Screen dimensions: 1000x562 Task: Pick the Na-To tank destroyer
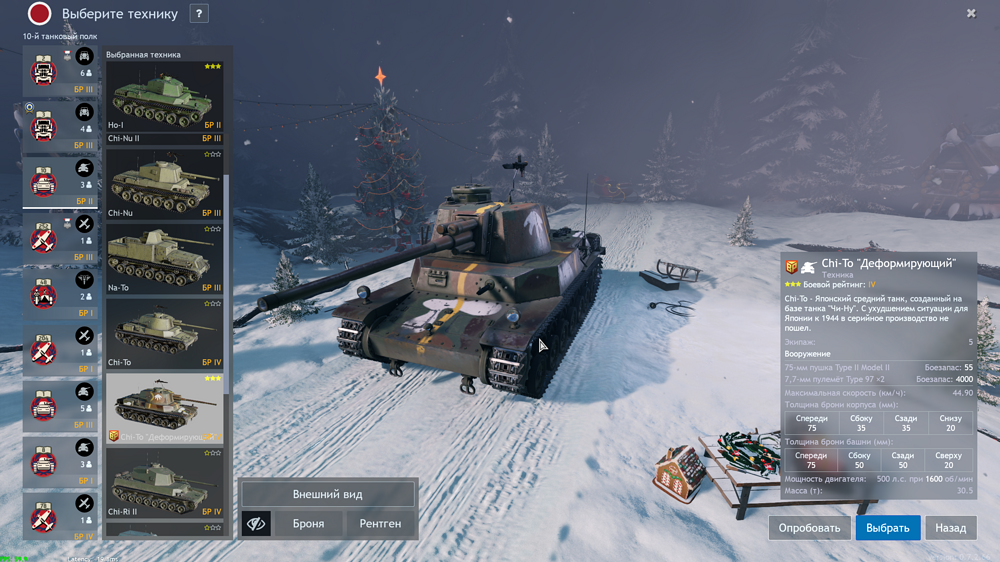click(164, 259)
